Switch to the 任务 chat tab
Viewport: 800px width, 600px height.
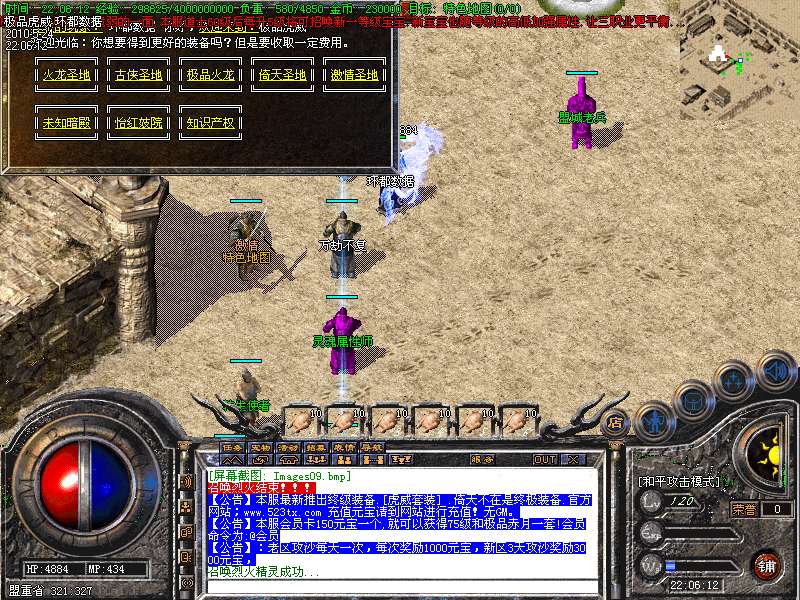pos(232,447)
